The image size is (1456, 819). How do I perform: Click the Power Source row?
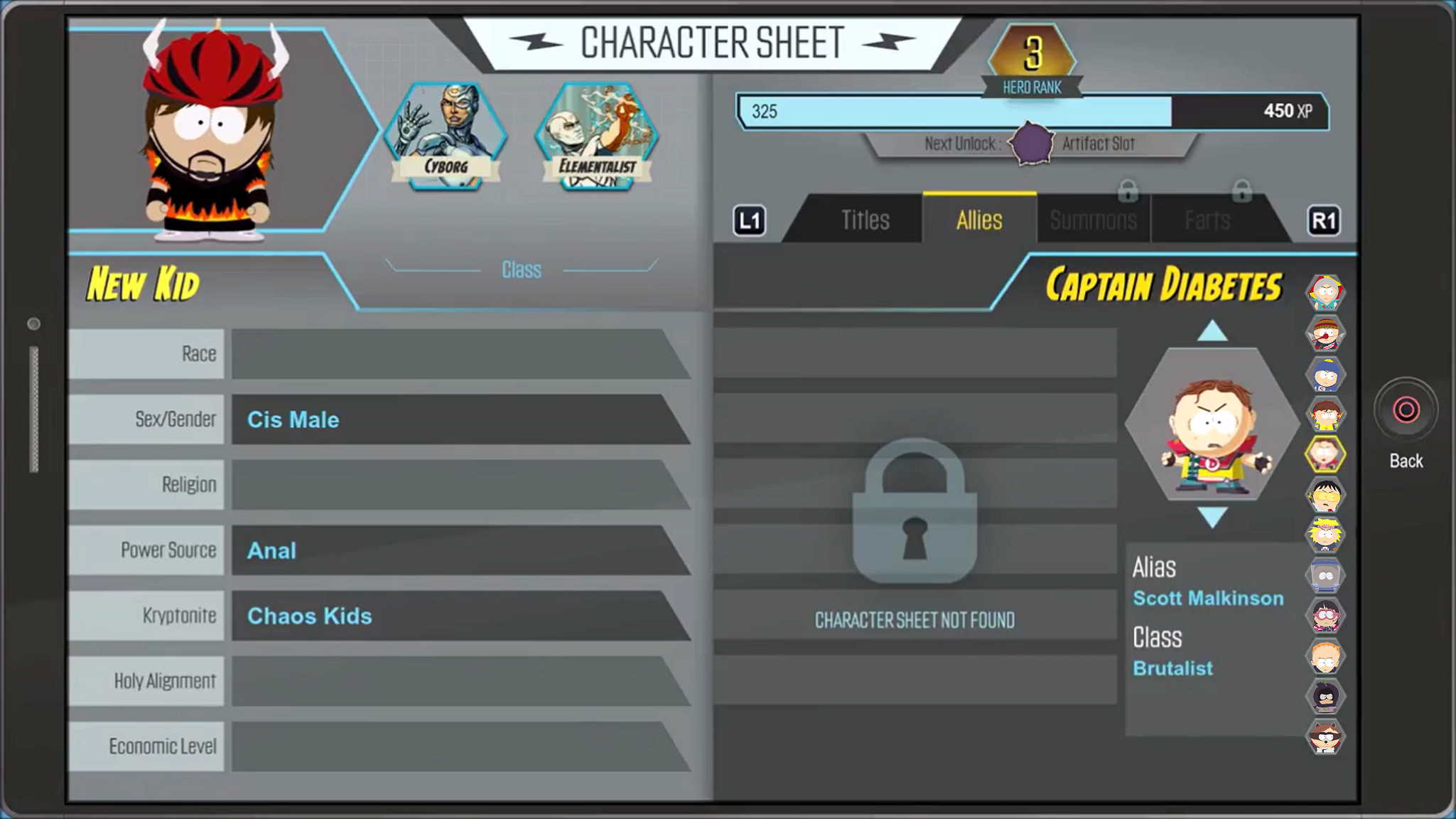coord(455,550)
